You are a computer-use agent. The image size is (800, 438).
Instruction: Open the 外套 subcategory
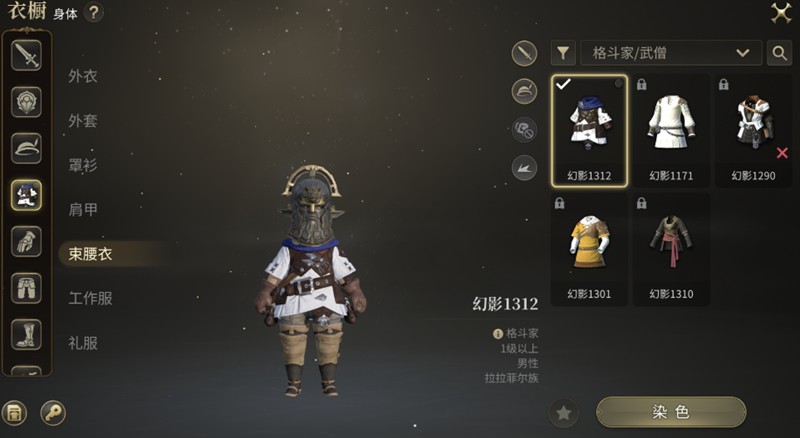[x=83, y=121]
